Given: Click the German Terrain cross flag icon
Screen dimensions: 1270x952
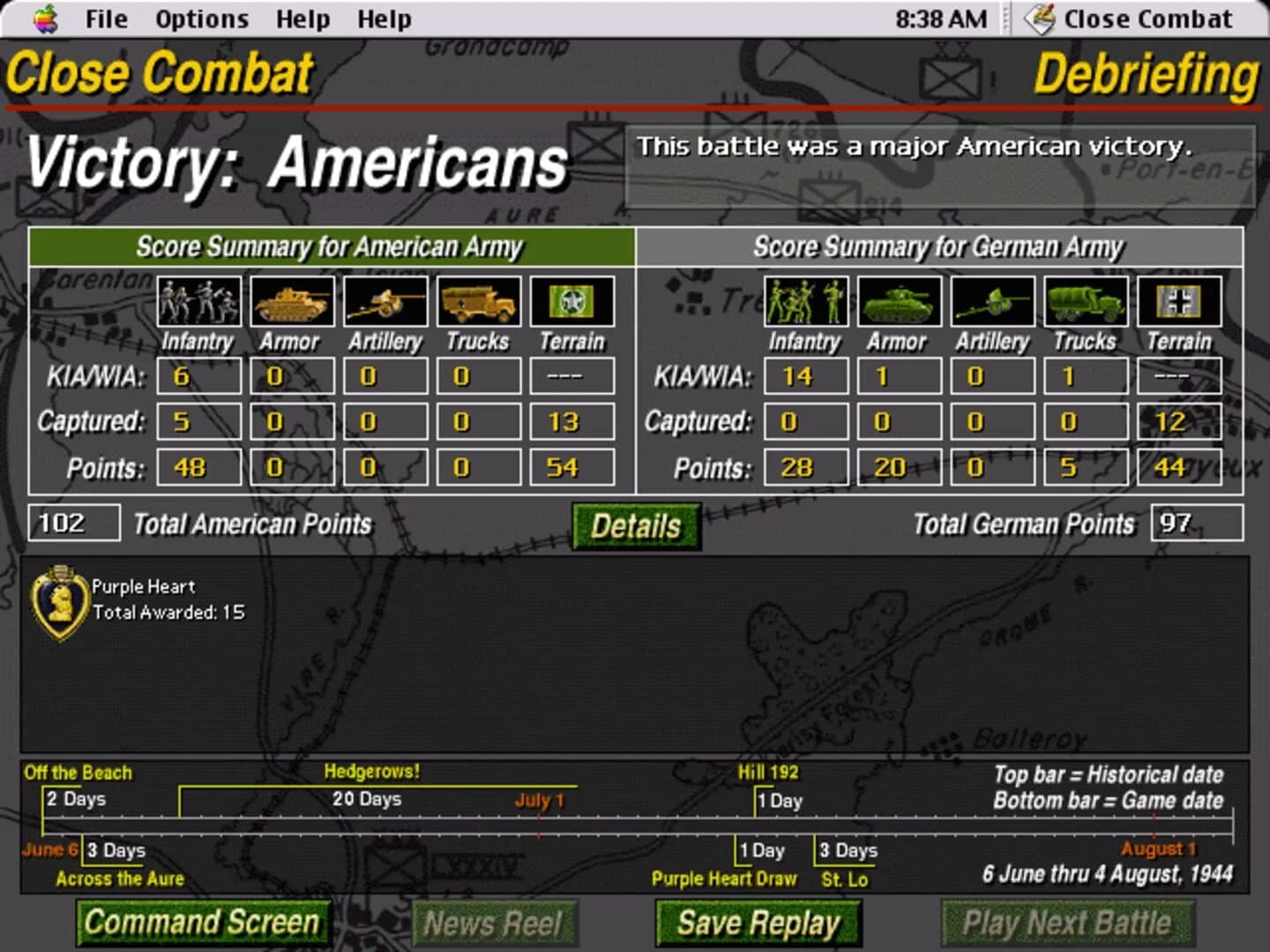Looking at the screenshot, I should [1177, 301].
